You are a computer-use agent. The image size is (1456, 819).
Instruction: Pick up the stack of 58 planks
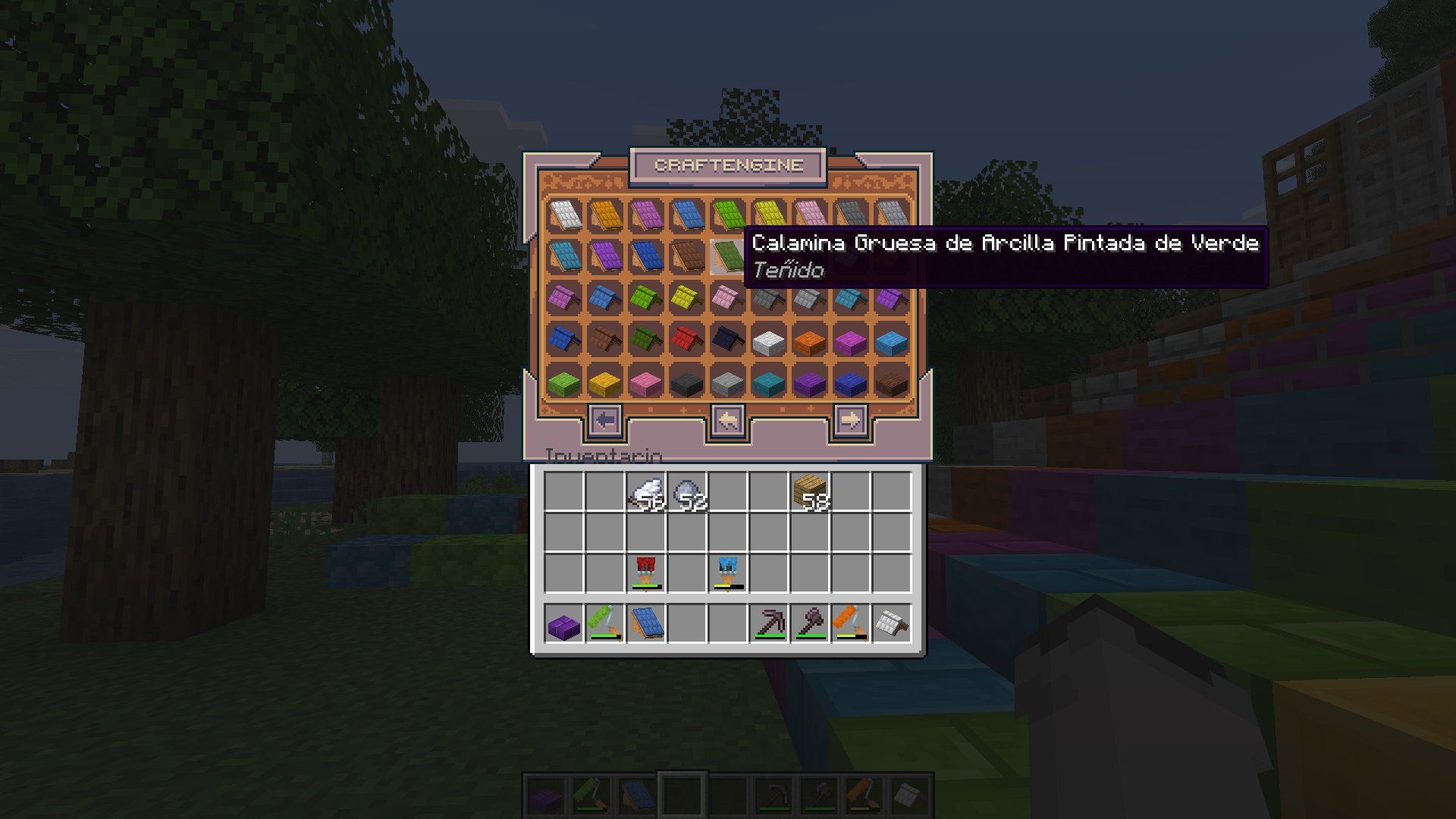click(x=811, y=493)
